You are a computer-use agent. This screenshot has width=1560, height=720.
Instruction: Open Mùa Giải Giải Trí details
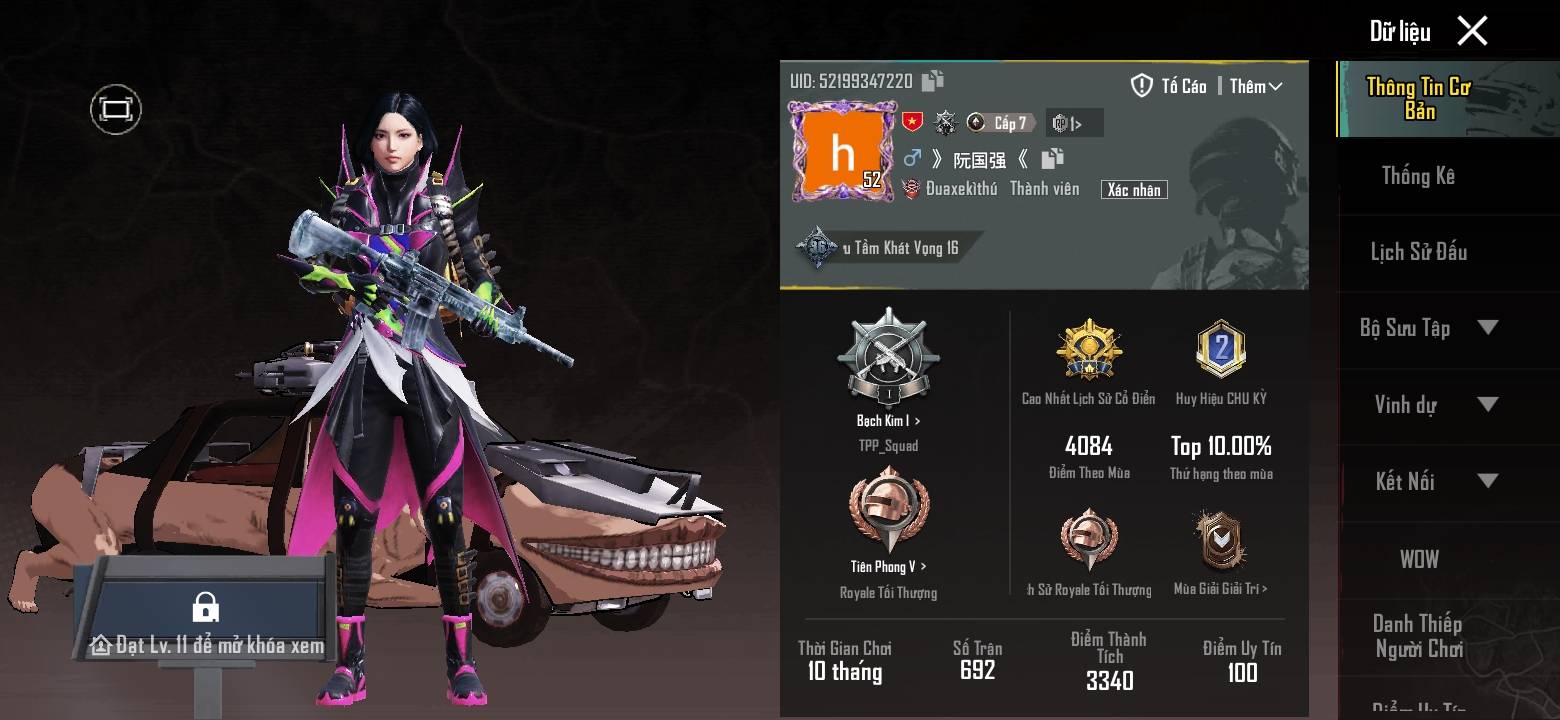click(x=1220, y=589)
